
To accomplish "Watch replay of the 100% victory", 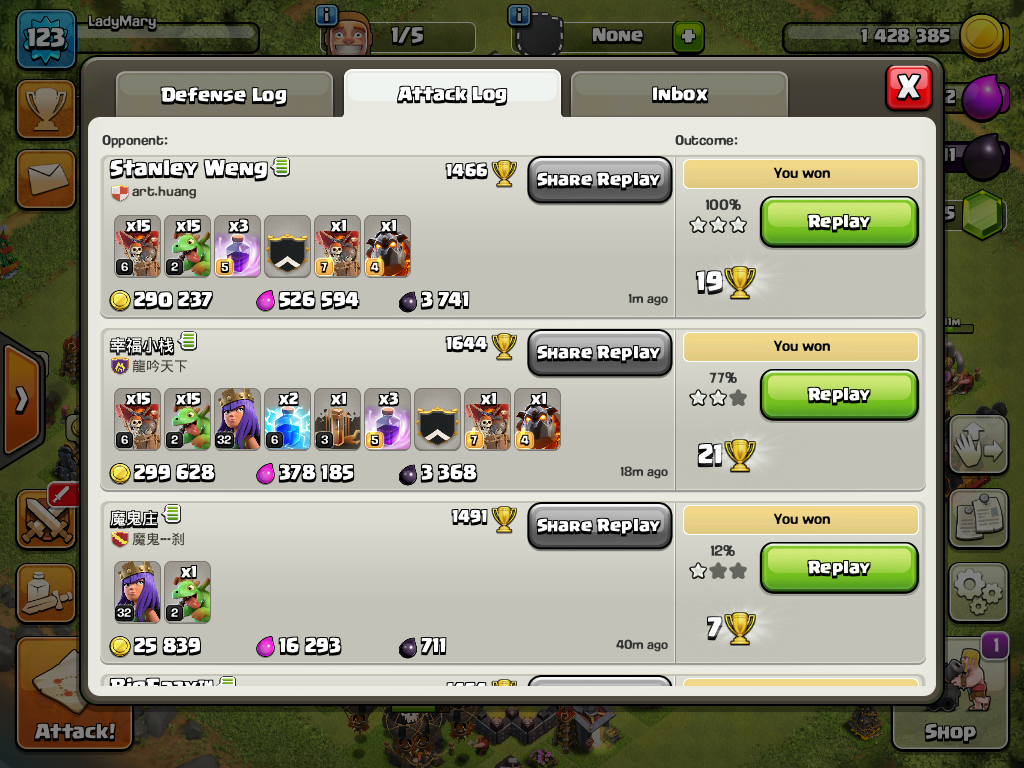I will 838,222.
